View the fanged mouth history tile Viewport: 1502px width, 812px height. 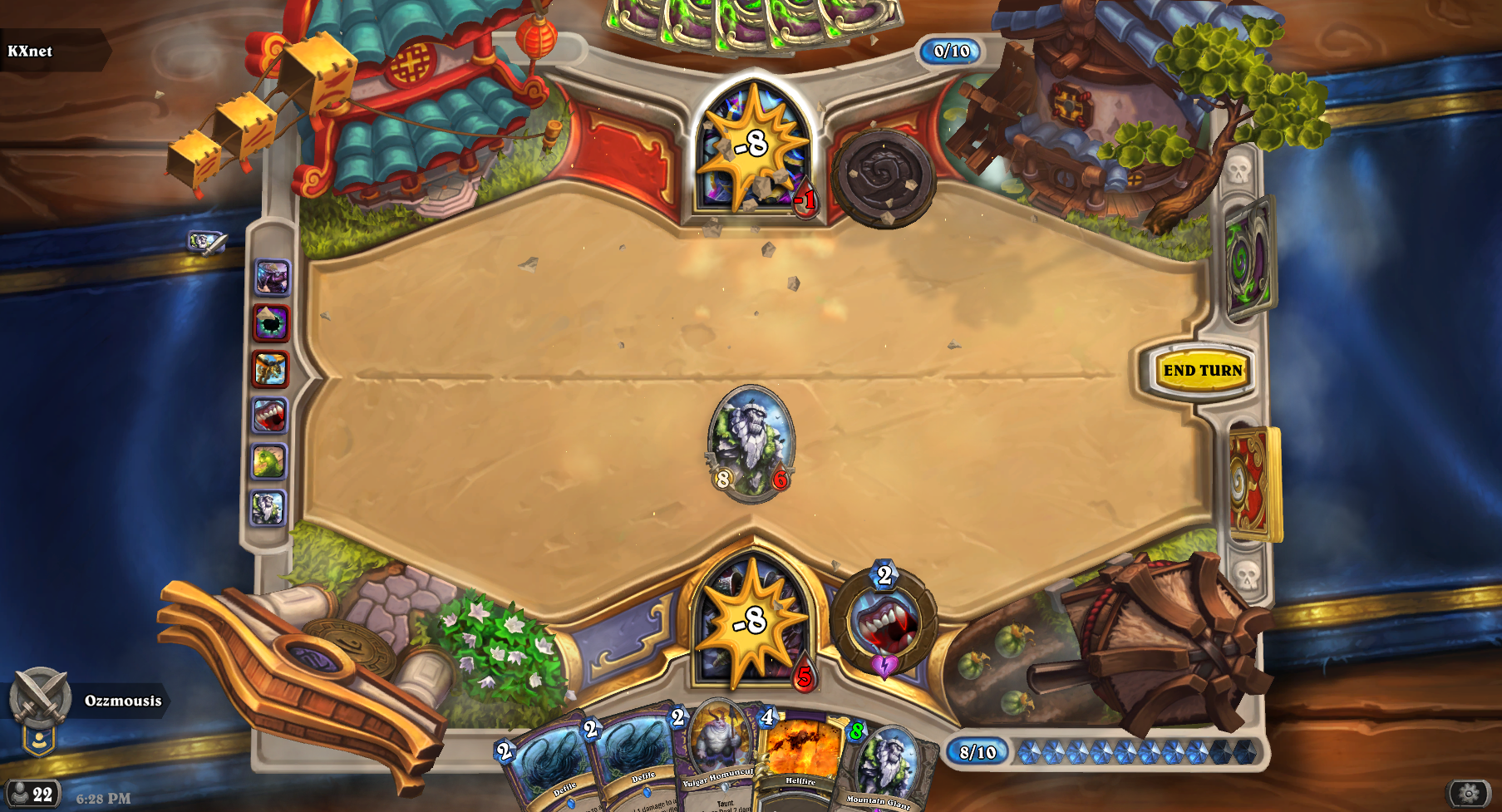coord(269,415)
